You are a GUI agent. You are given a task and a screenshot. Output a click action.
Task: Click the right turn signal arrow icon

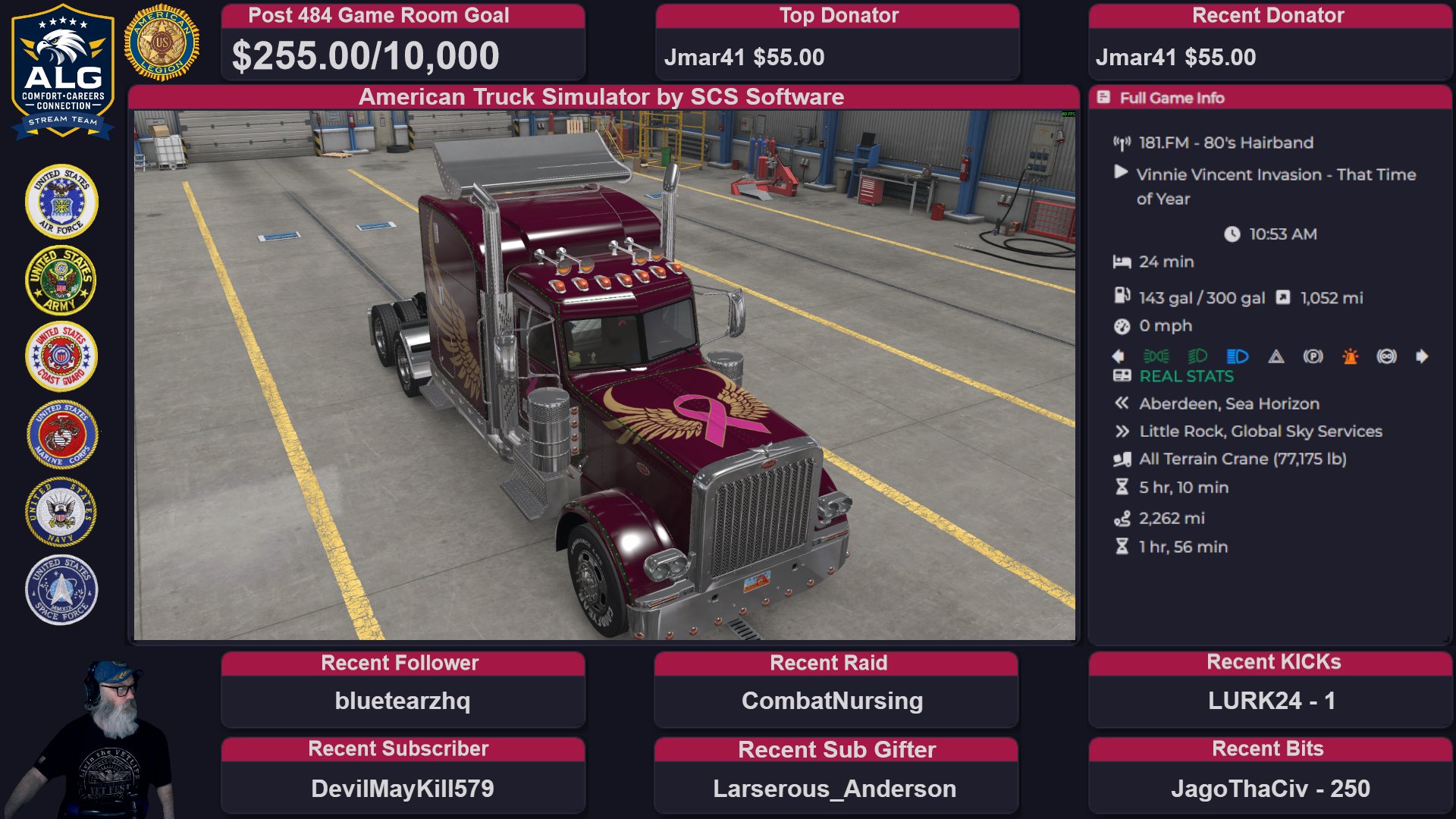[1422, 356]
